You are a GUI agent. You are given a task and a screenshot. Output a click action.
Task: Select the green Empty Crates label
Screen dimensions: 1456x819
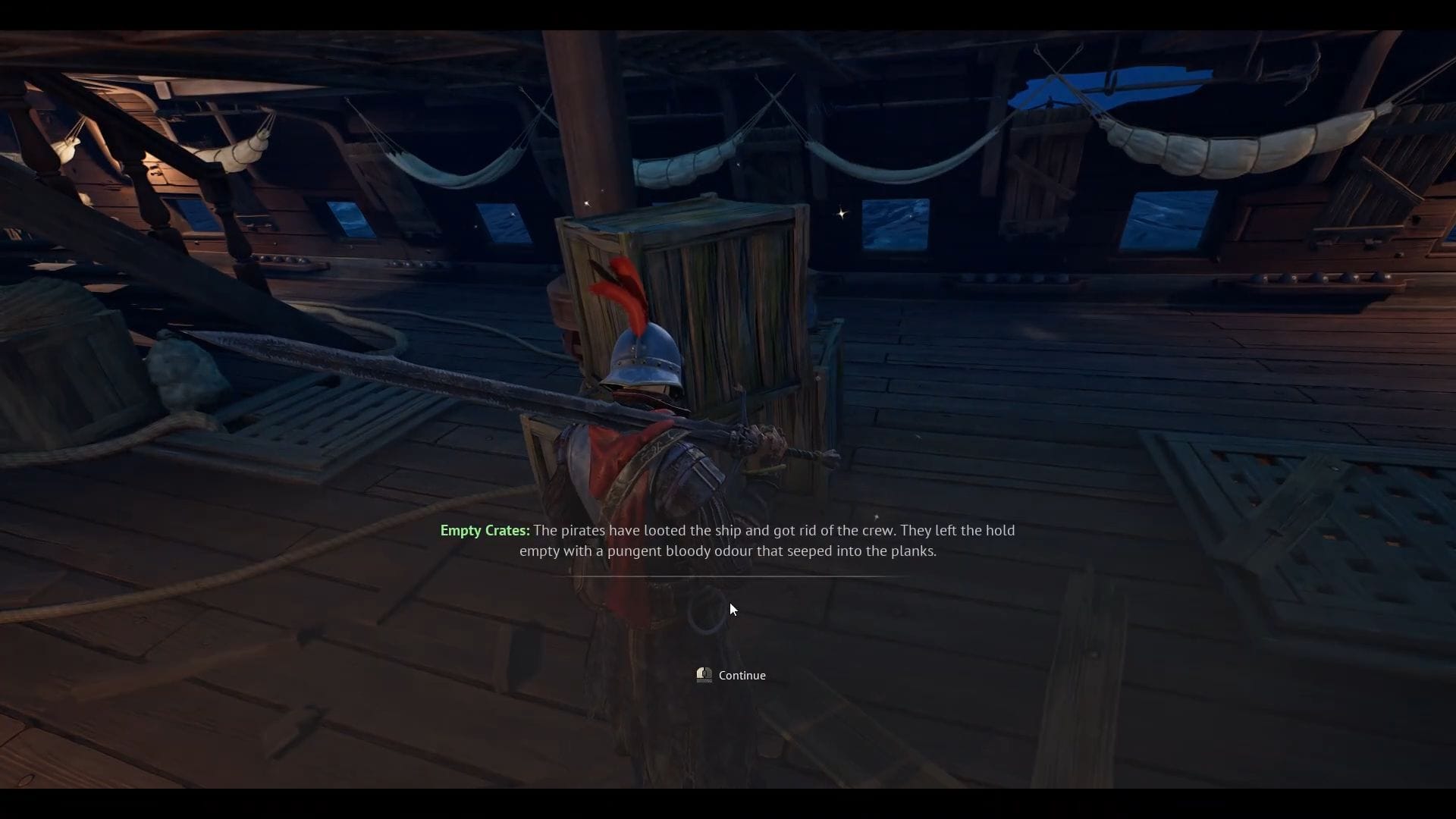tap(483, 530)
